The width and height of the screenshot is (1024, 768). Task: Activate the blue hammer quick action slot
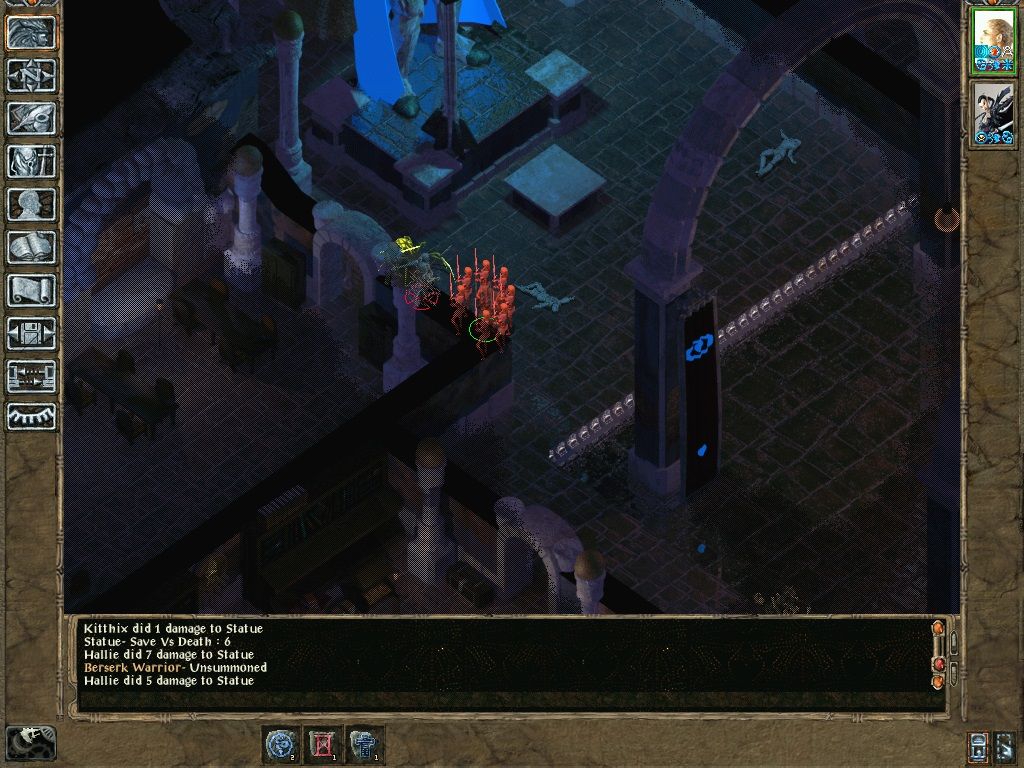366,745
